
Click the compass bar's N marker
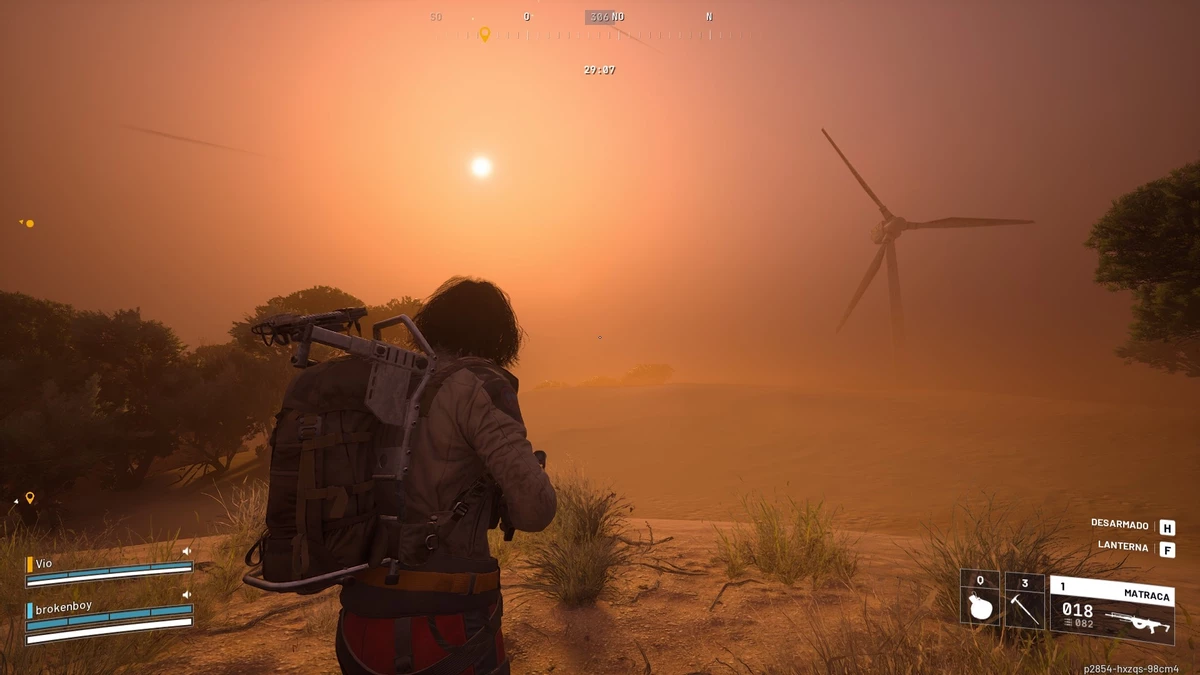tap(709, 17)
